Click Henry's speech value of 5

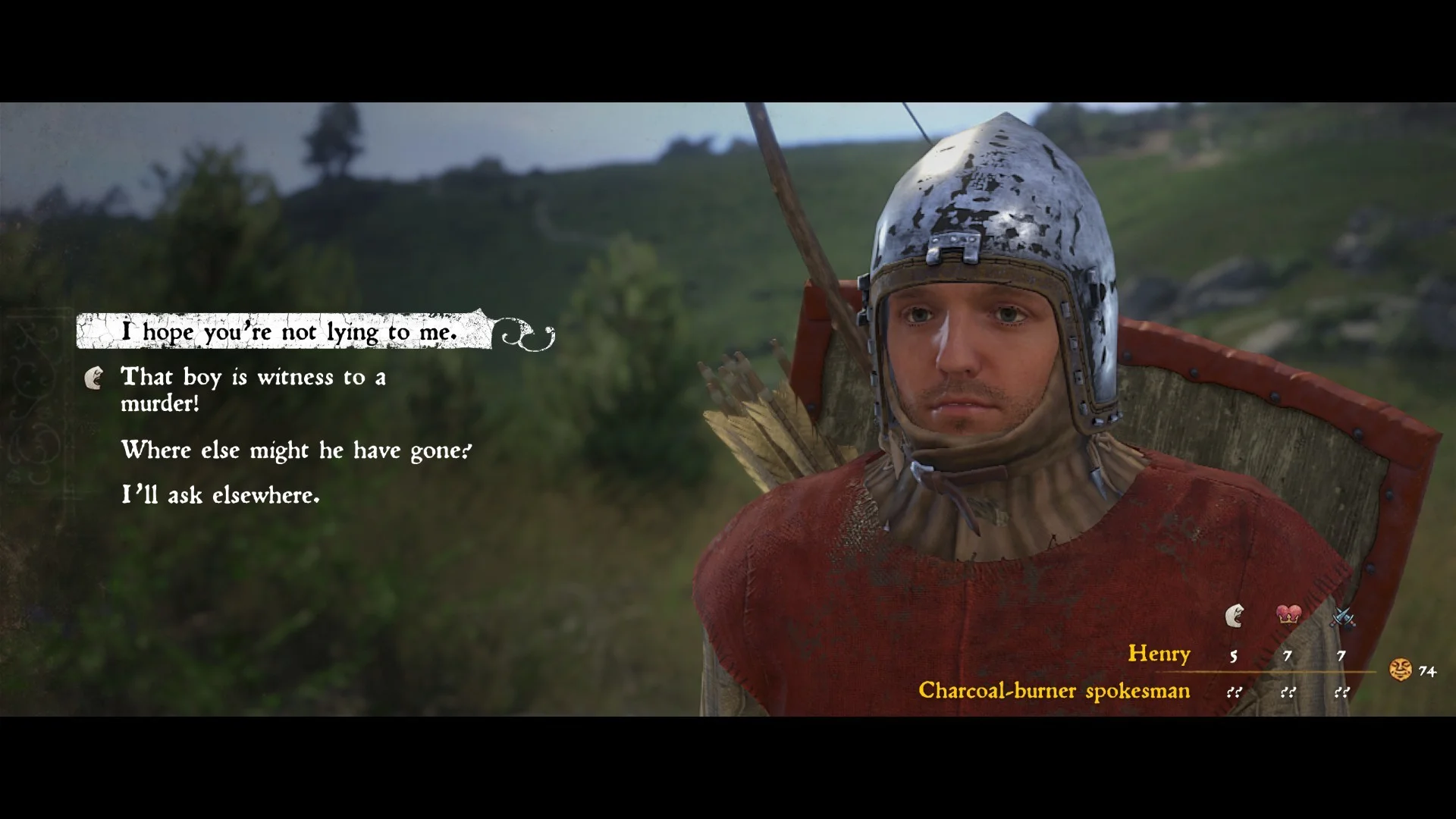(x=1234, y=655)
